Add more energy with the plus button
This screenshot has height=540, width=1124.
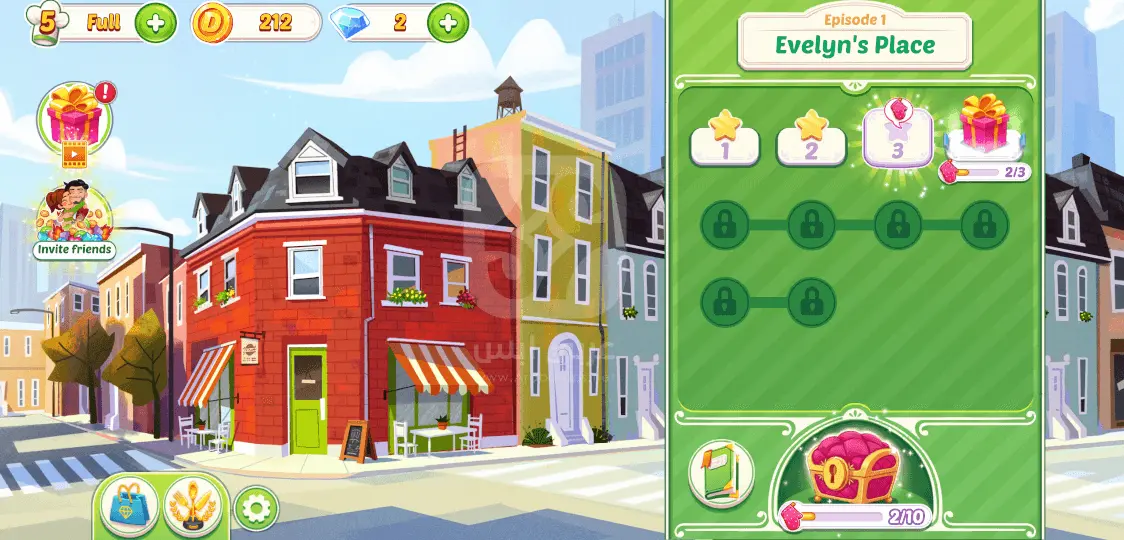tap(155, 22)
